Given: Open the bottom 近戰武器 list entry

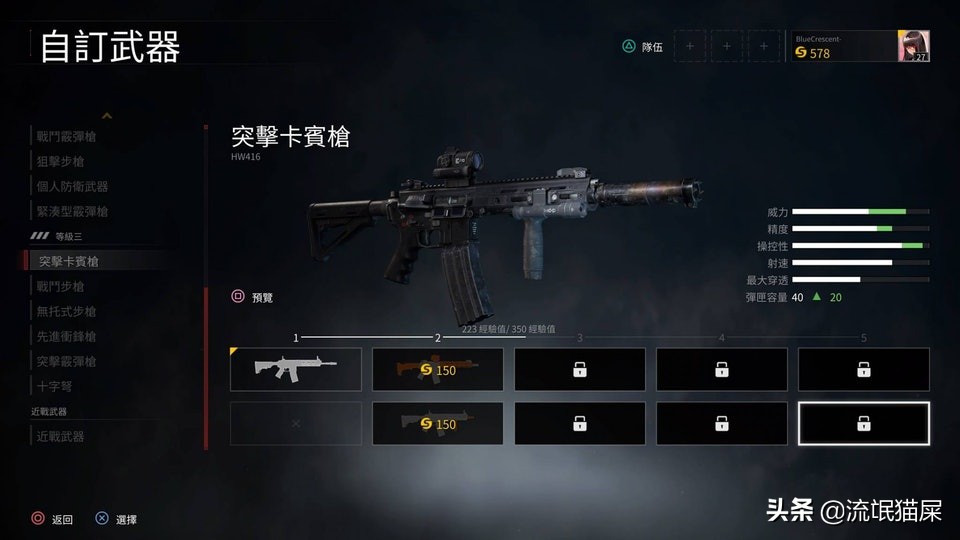Looking at the screenshot, I should coord(60,436).
